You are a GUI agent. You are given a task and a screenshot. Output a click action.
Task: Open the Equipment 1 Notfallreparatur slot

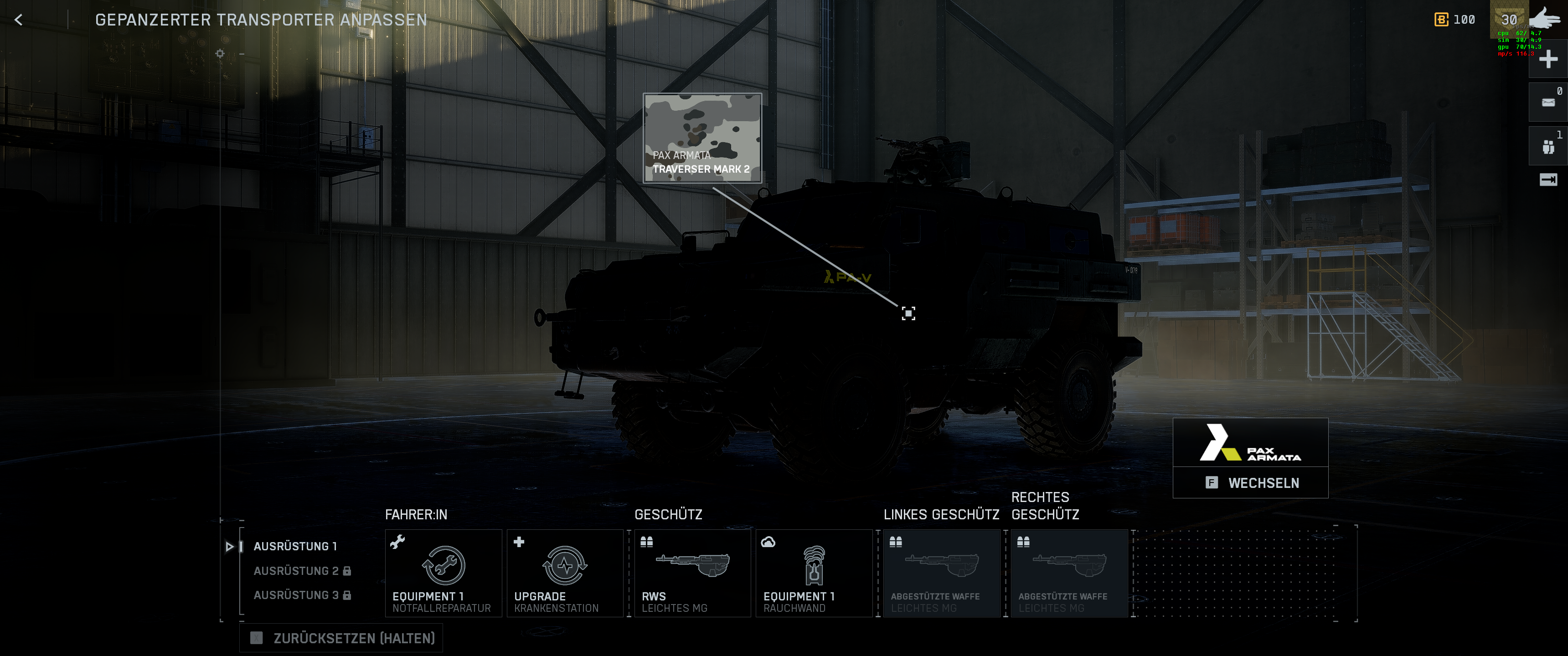pyautogui.click(x=443, y=573)
